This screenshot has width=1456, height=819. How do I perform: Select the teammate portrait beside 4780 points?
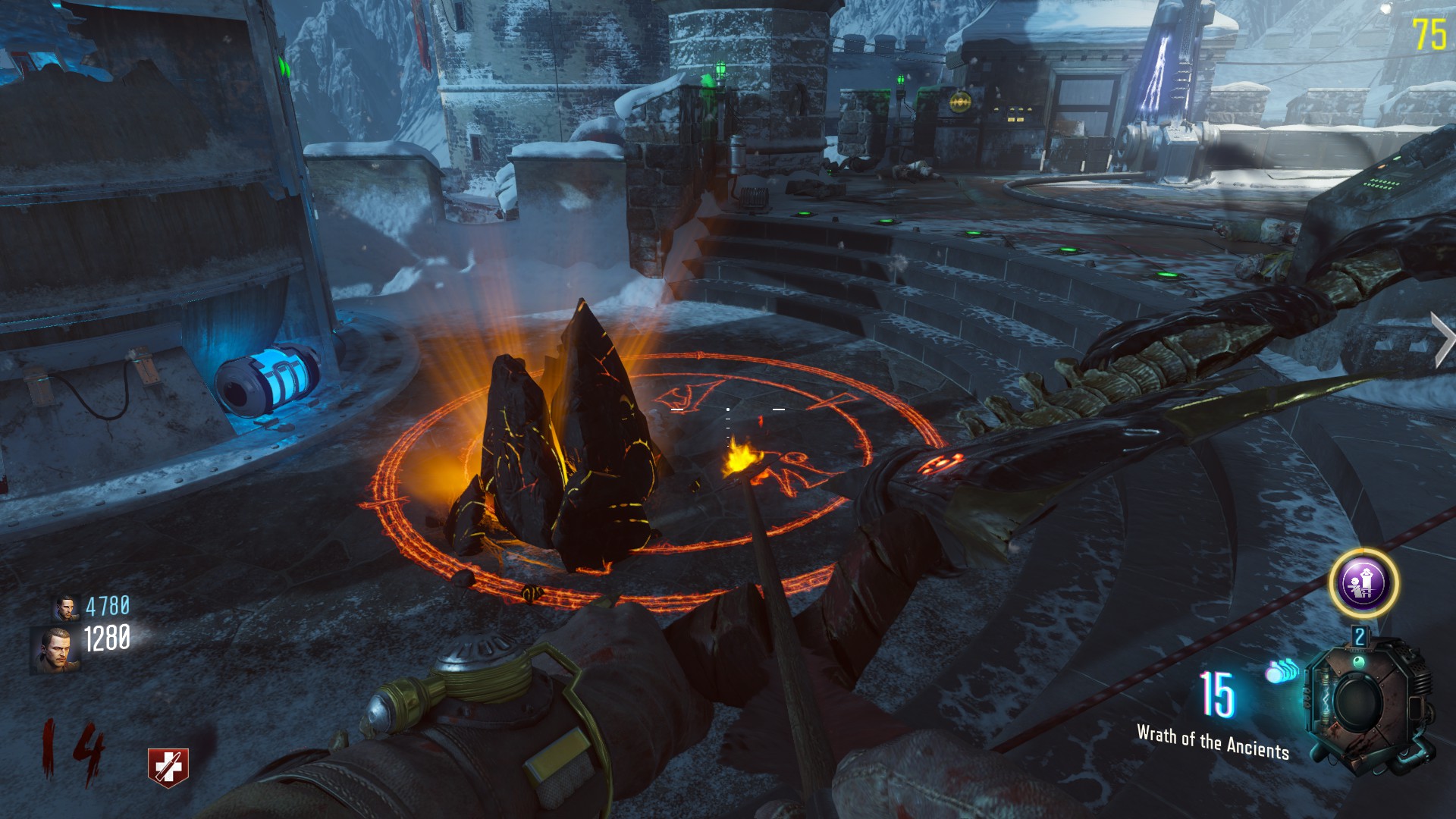[67, 607]
